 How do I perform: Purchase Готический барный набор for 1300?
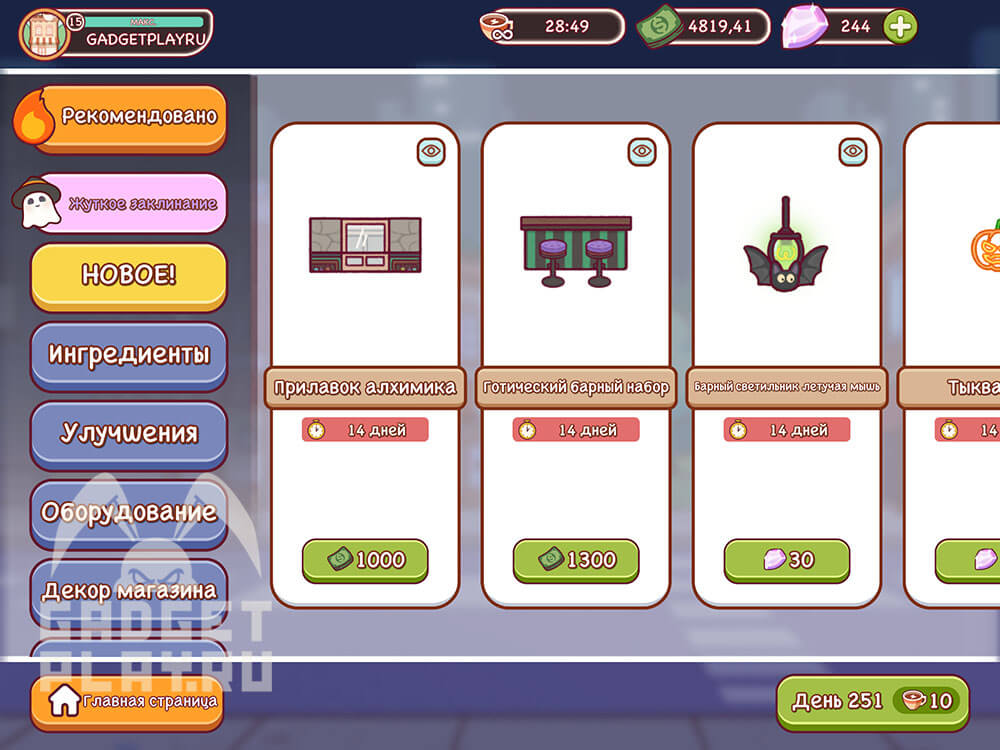pos(576,560)
